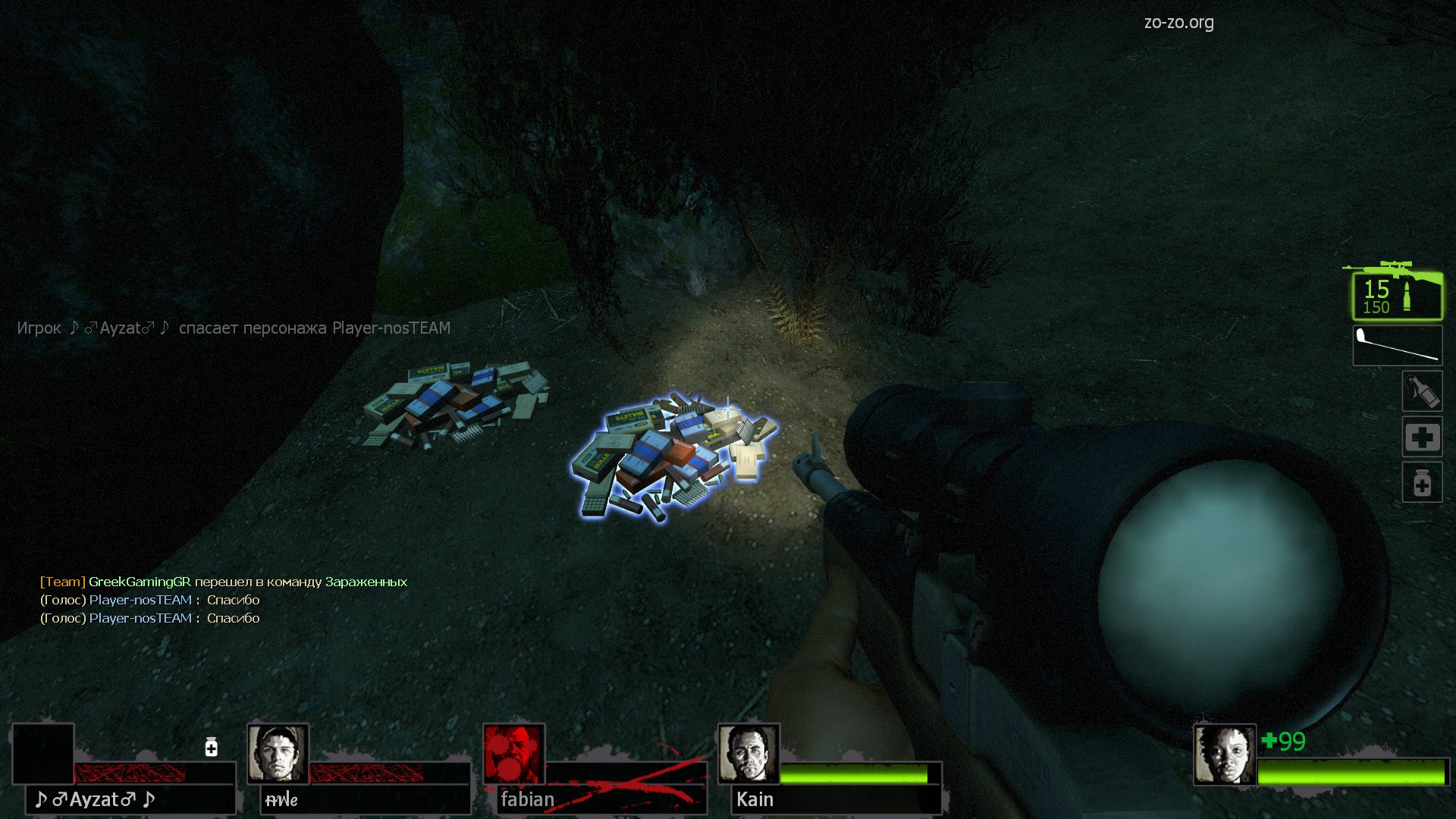Click the GreekGamingGR team chat message
The image size is (1456, 819).
click(224, 582)
